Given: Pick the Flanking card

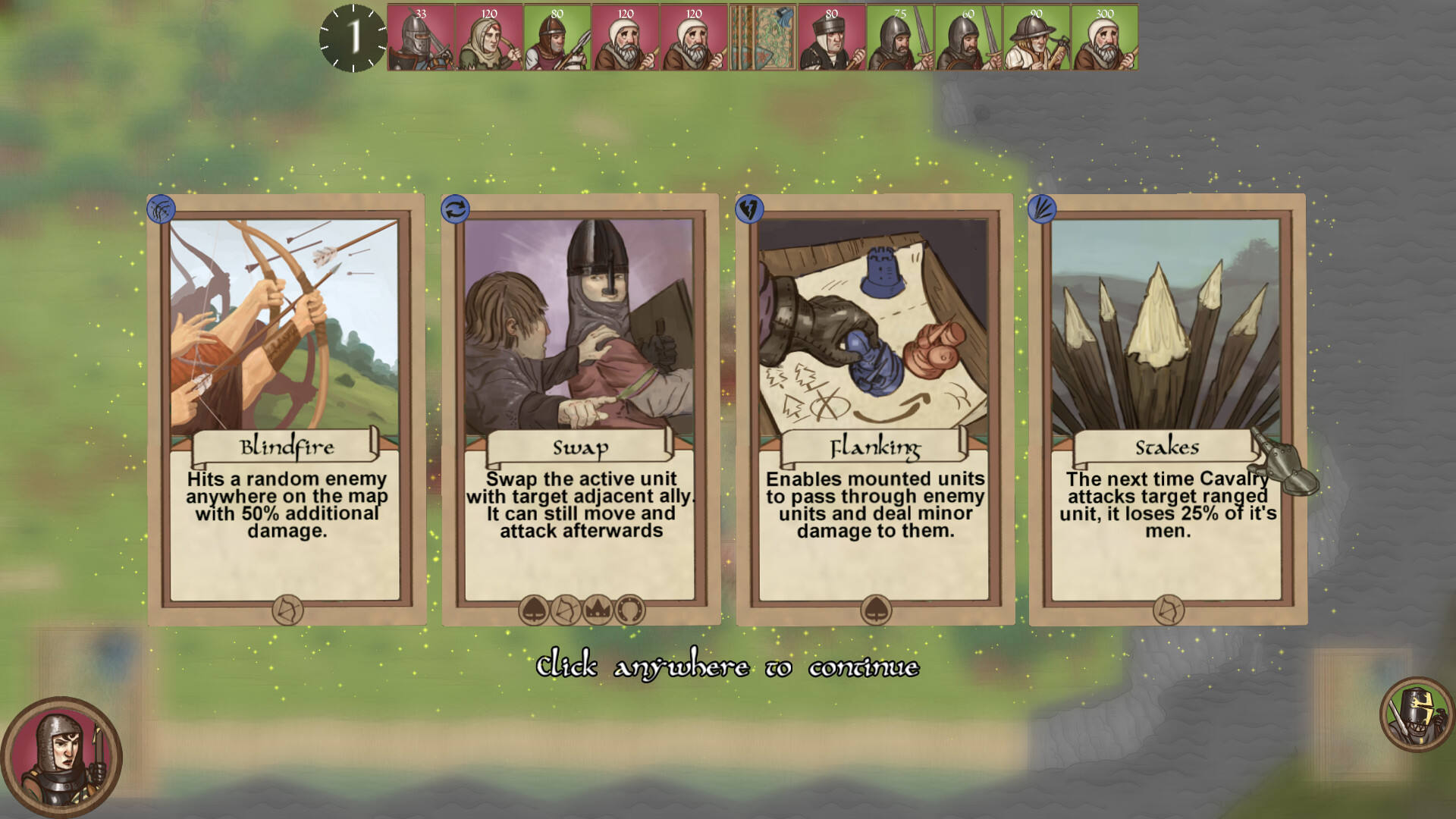Looking at the screenshot, I should pos(874,409).
